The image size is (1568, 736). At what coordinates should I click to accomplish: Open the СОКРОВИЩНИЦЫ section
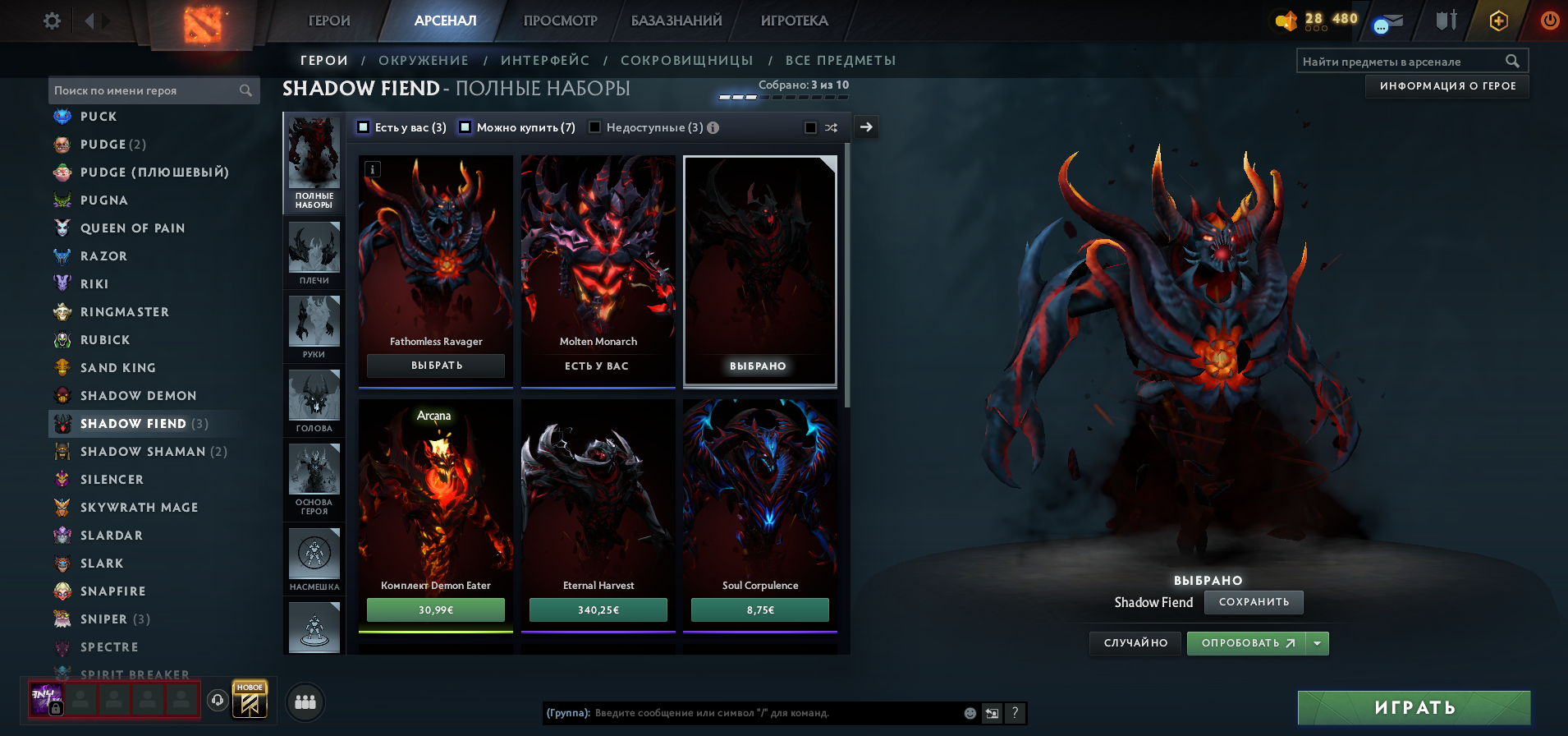click(x=687, y=60)
